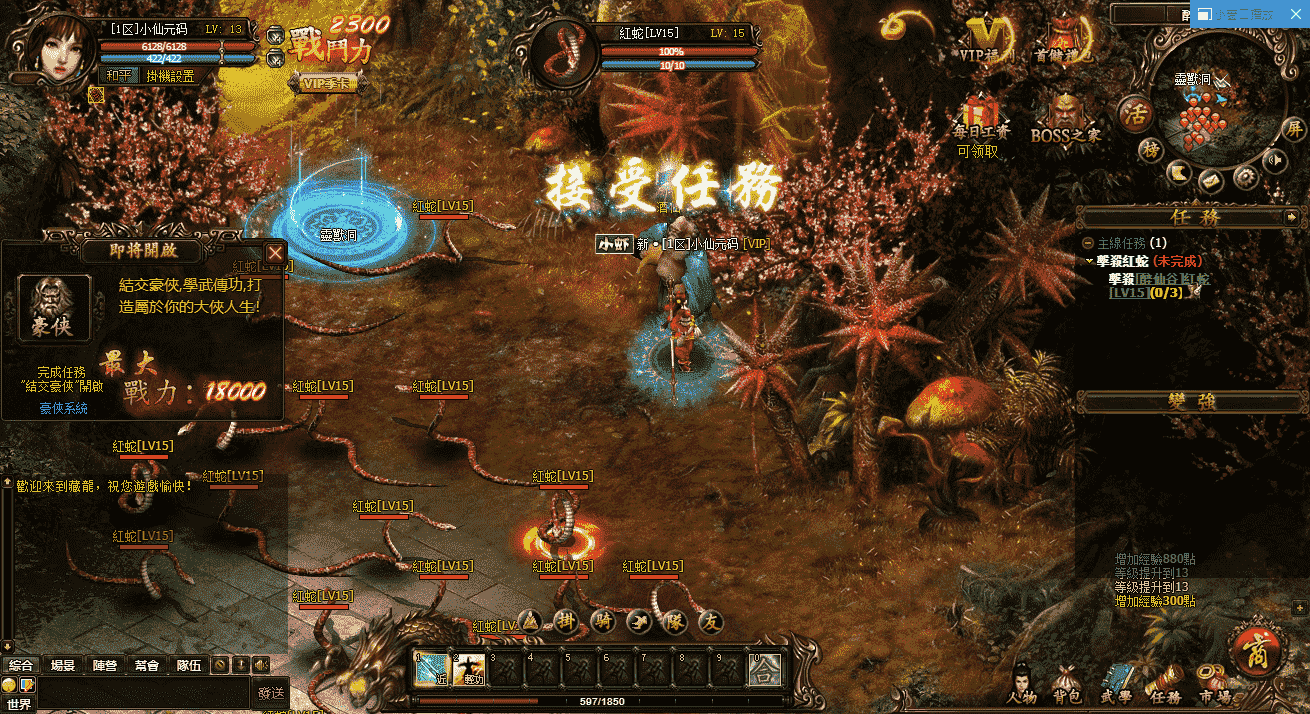
Task: Open the gear settings icon under minimap
Action: click(x=1245, y=177)
